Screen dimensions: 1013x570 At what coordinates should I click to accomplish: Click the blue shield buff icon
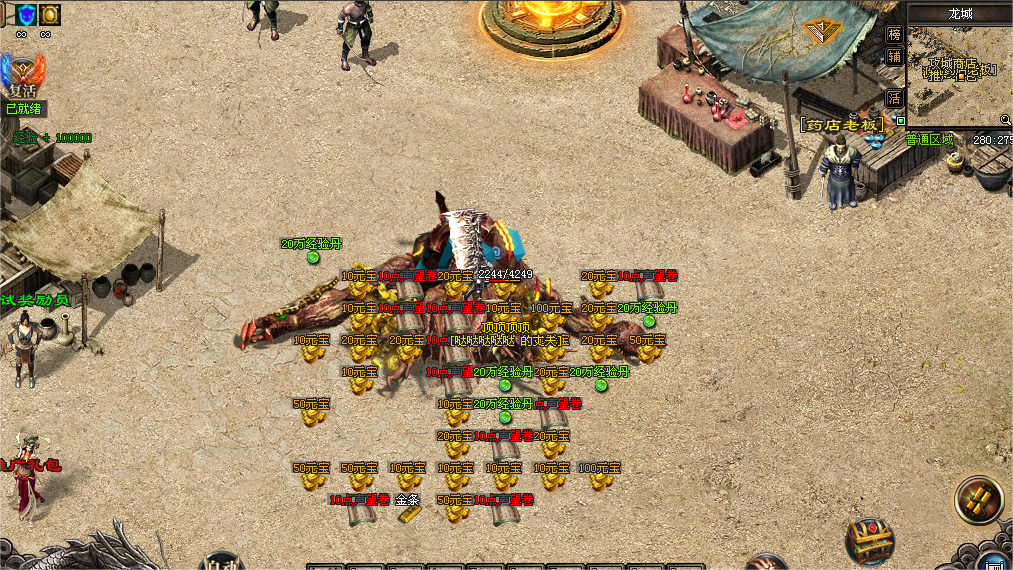click(x=25, y=14)
